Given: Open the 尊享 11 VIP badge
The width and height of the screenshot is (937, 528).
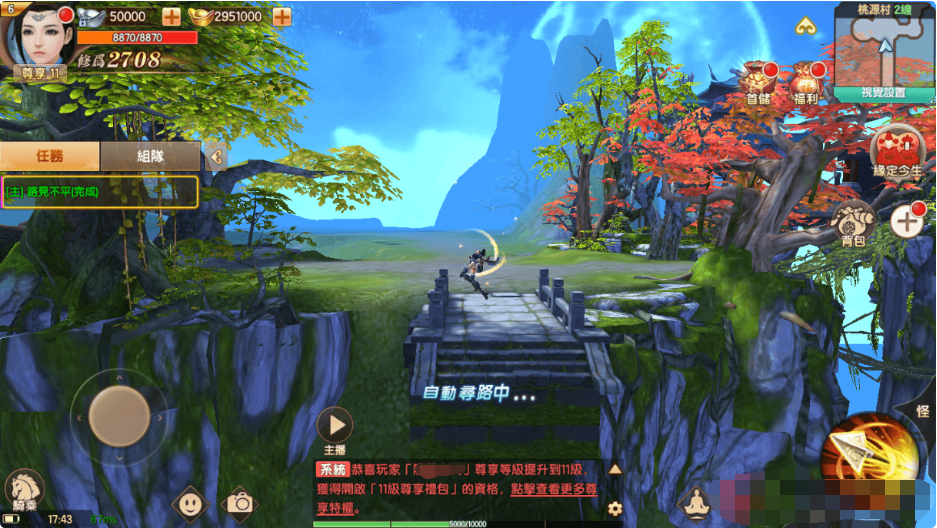Looking at the screenshot, I should pos(40,73).
